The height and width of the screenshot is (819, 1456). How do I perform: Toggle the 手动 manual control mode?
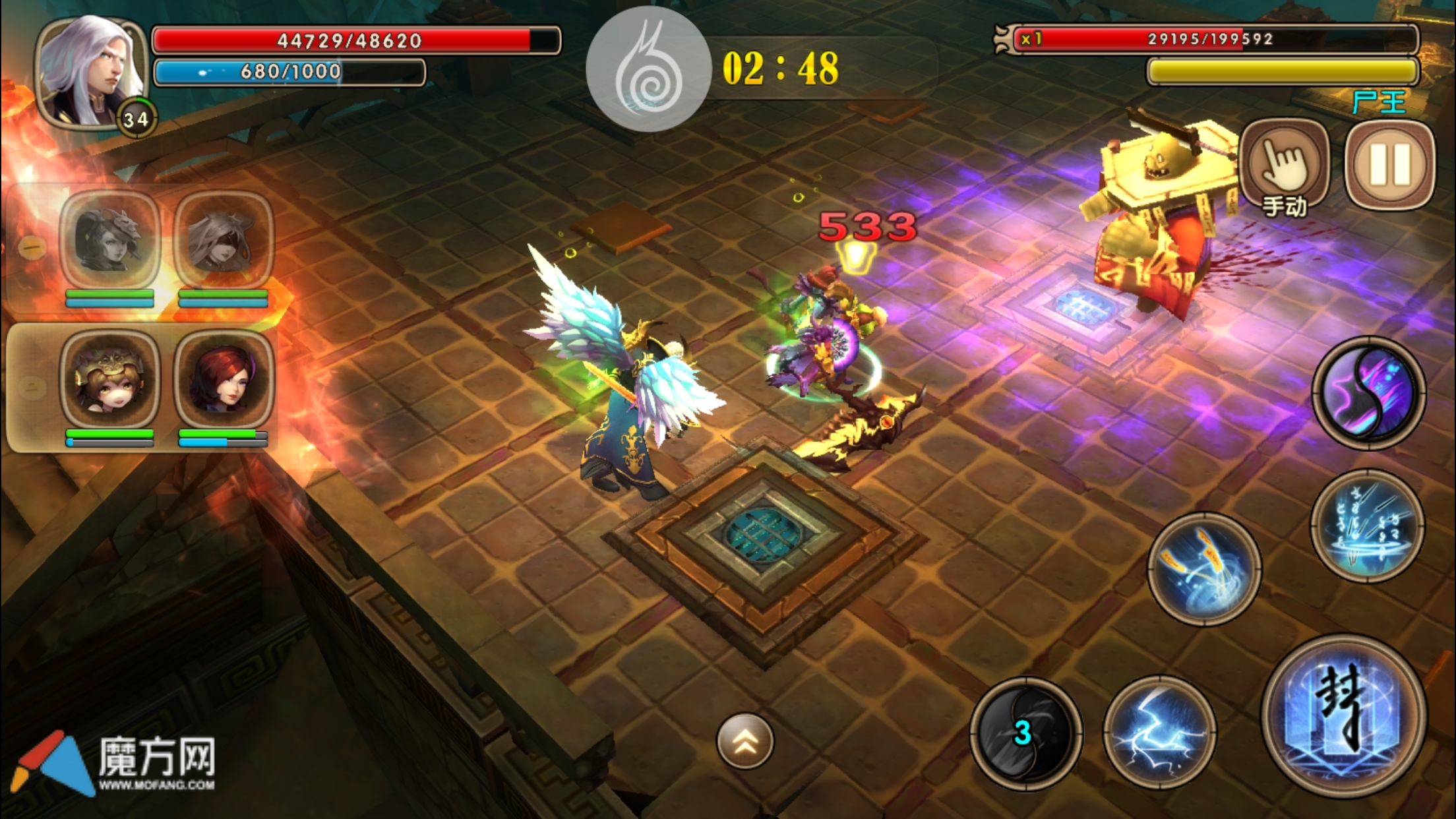(x=1285, y=167)
